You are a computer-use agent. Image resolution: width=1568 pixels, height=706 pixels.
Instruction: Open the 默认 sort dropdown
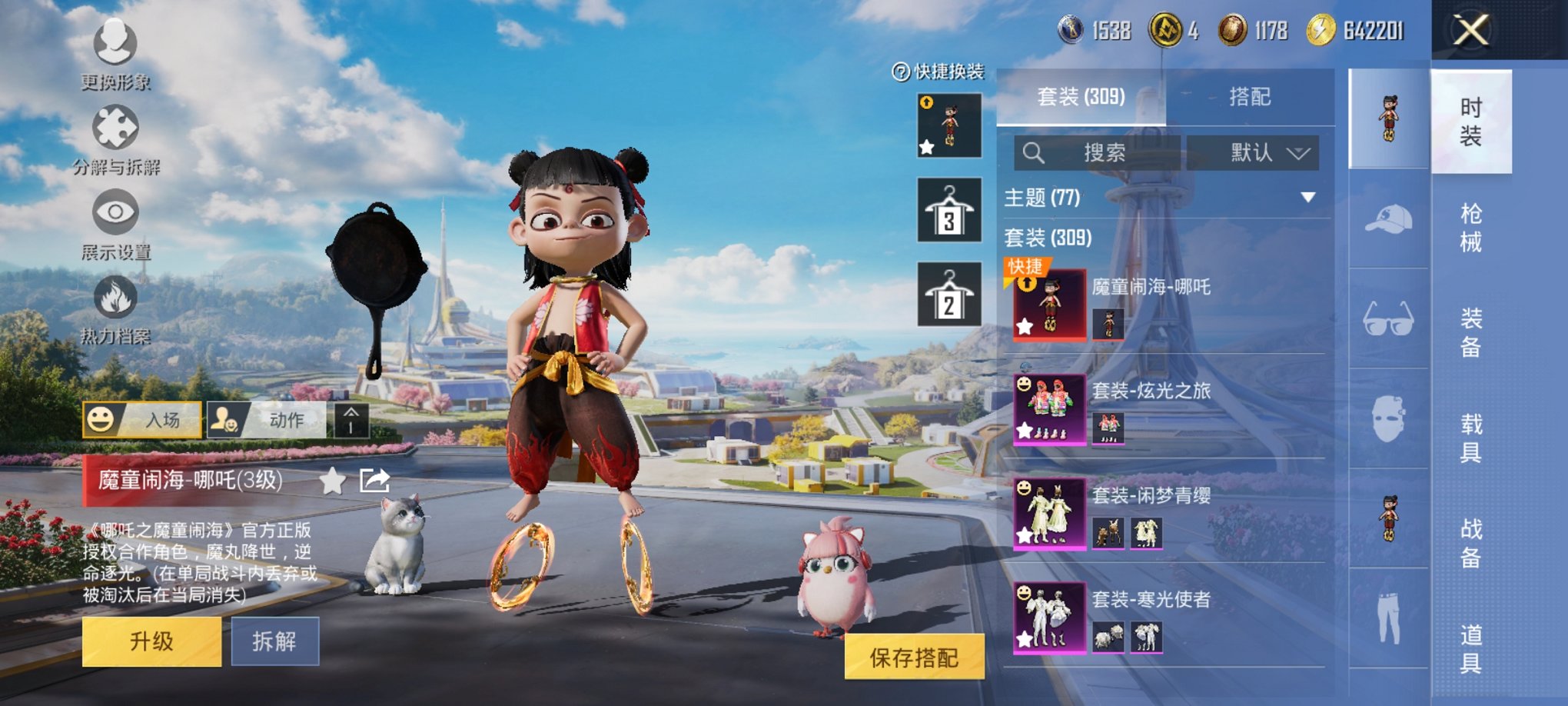1253,153
